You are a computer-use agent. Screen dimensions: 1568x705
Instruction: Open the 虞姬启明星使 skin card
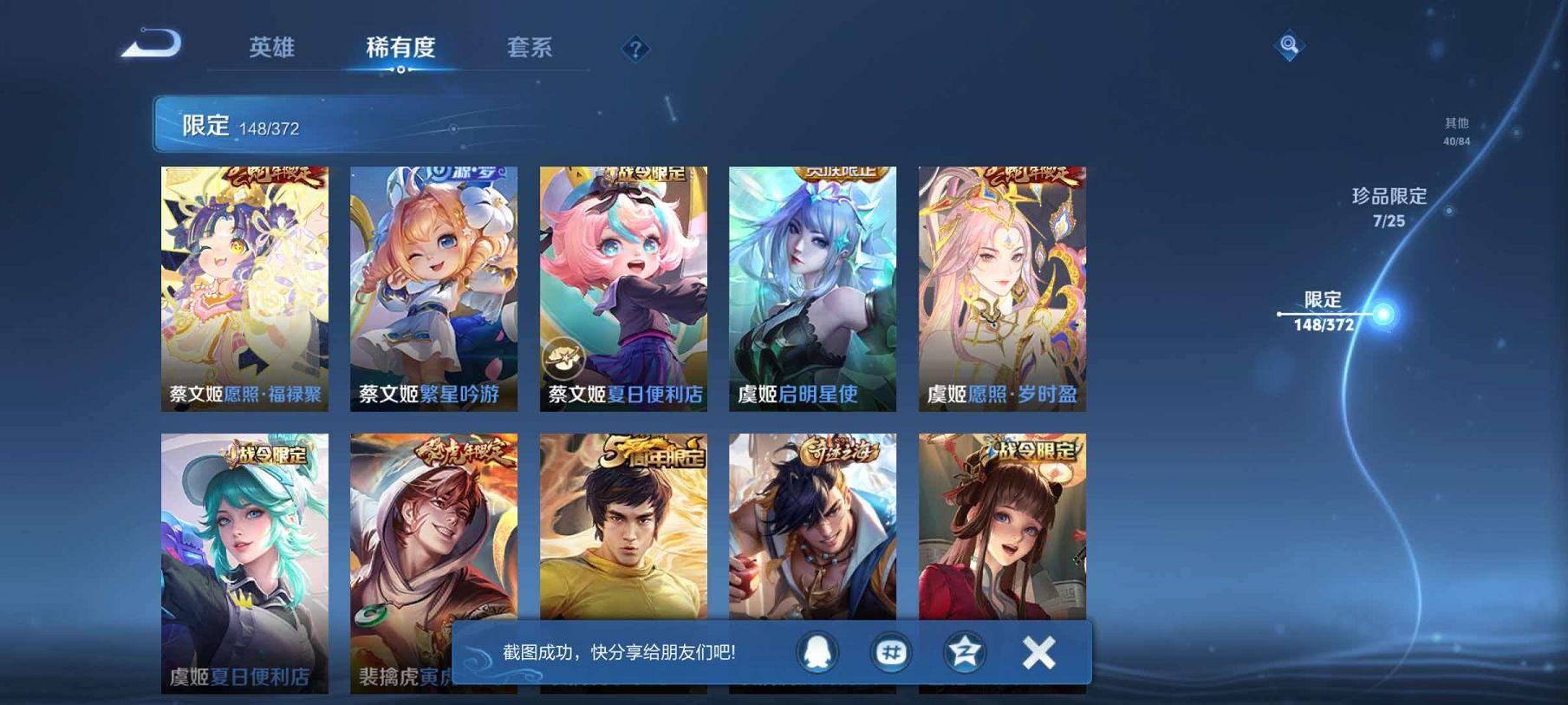[812, 286]
